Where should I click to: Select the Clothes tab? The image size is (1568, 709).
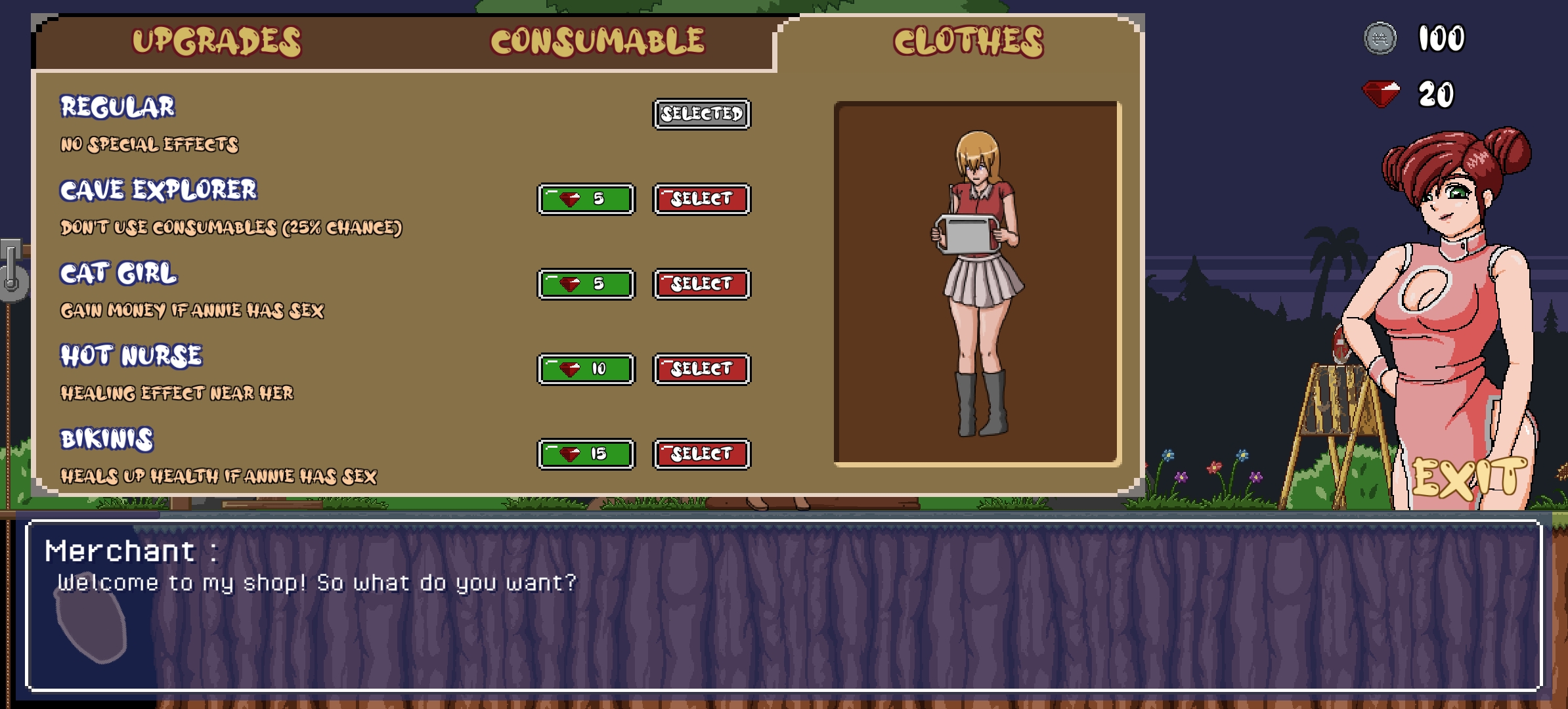pos(968,41)
